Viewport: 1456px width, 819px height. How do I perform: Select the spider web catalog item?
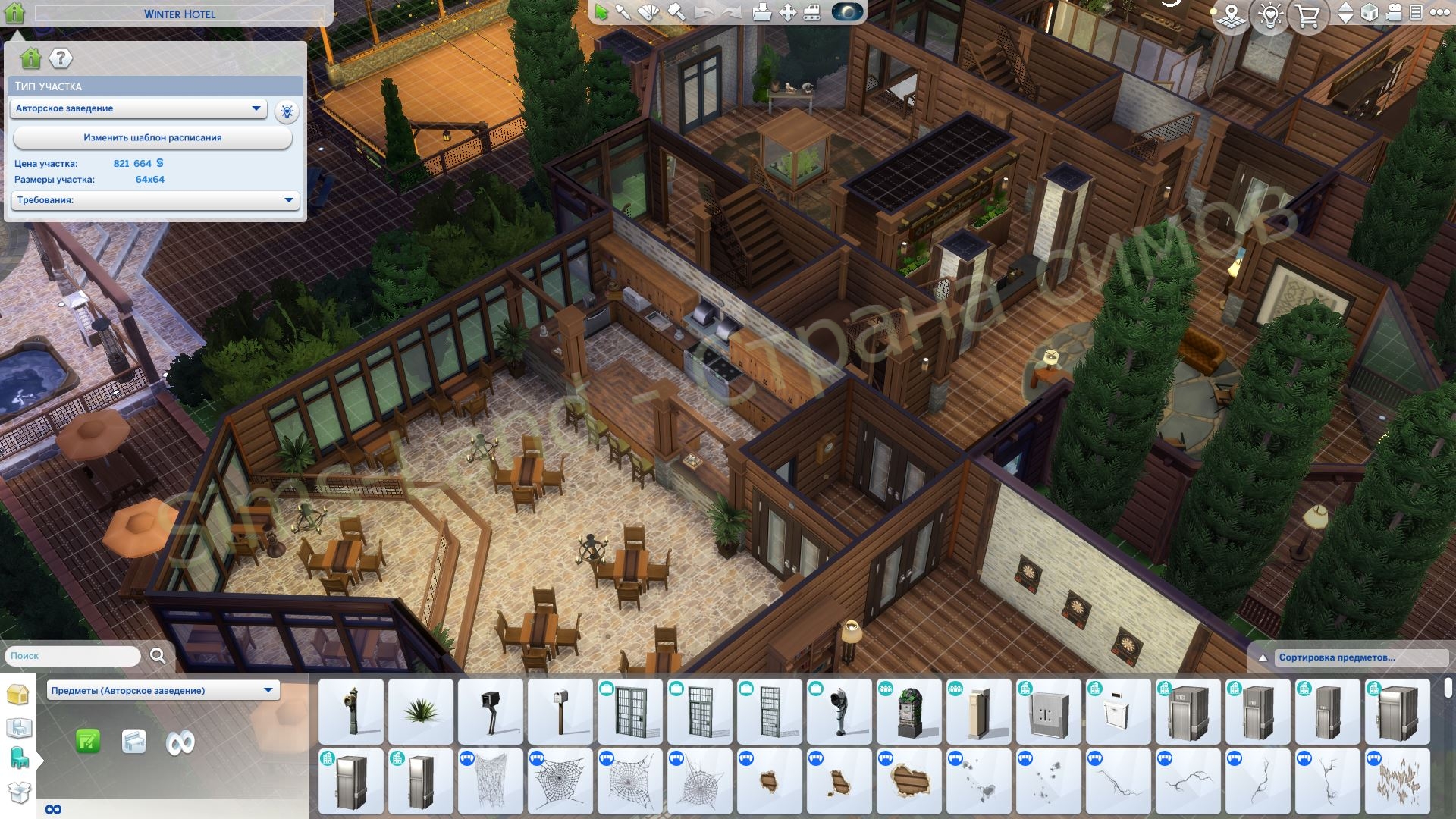pyautogui.click(x=560, y=781)
